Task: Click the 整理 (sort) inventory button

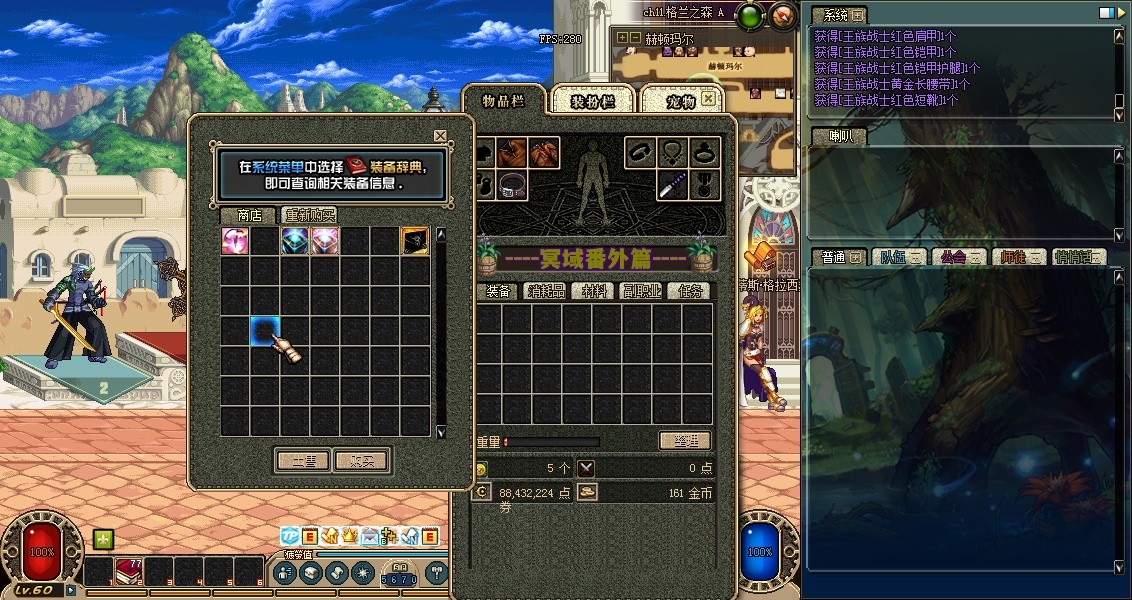Action: point(684,441)
